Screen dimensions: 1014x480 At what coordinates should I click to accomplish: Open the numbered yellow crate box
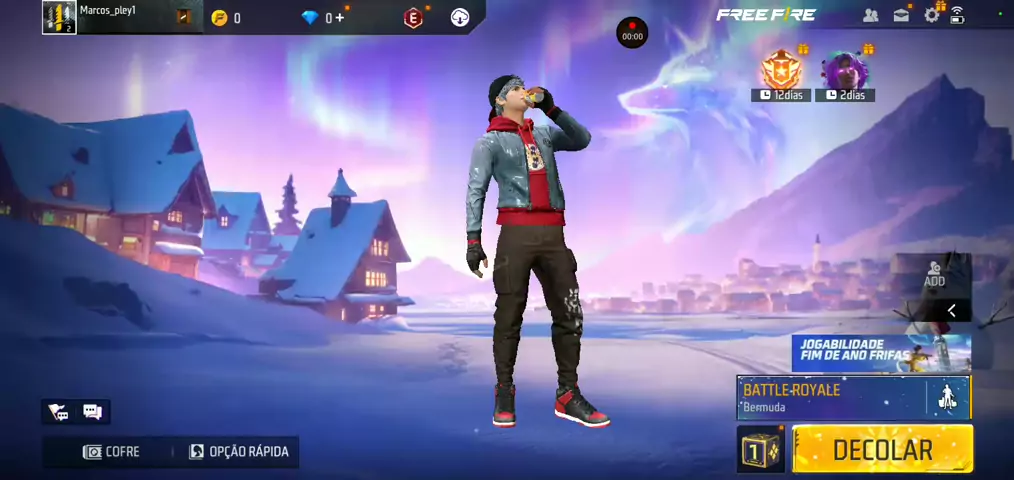pyautogui.click(x=761, y=449)
